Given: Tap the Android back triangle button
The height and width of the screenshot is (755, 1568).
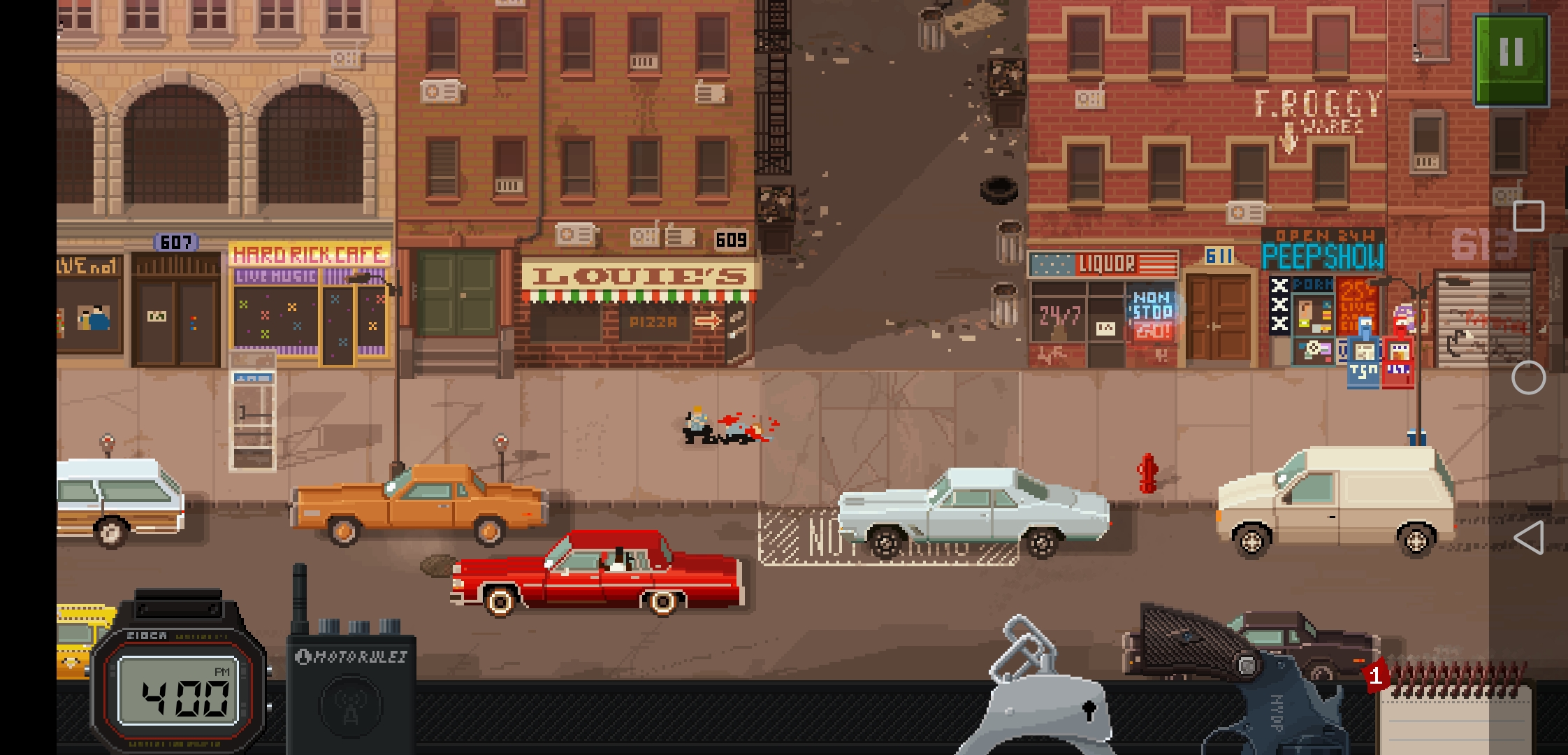Looking at the screenshot, I should click(1528, 538).
